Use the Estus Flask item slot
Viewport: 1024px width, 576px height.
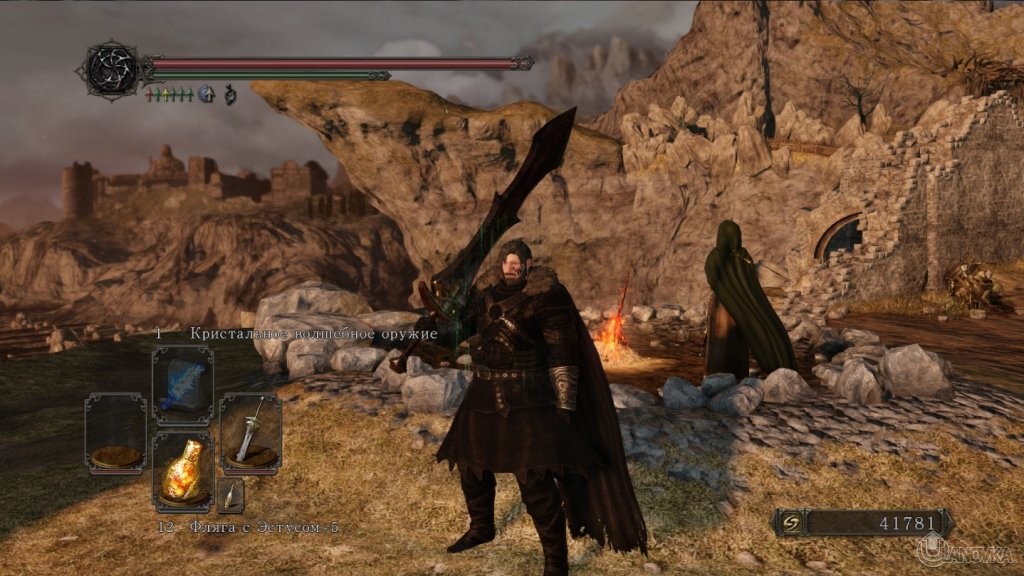click(182, 470)
